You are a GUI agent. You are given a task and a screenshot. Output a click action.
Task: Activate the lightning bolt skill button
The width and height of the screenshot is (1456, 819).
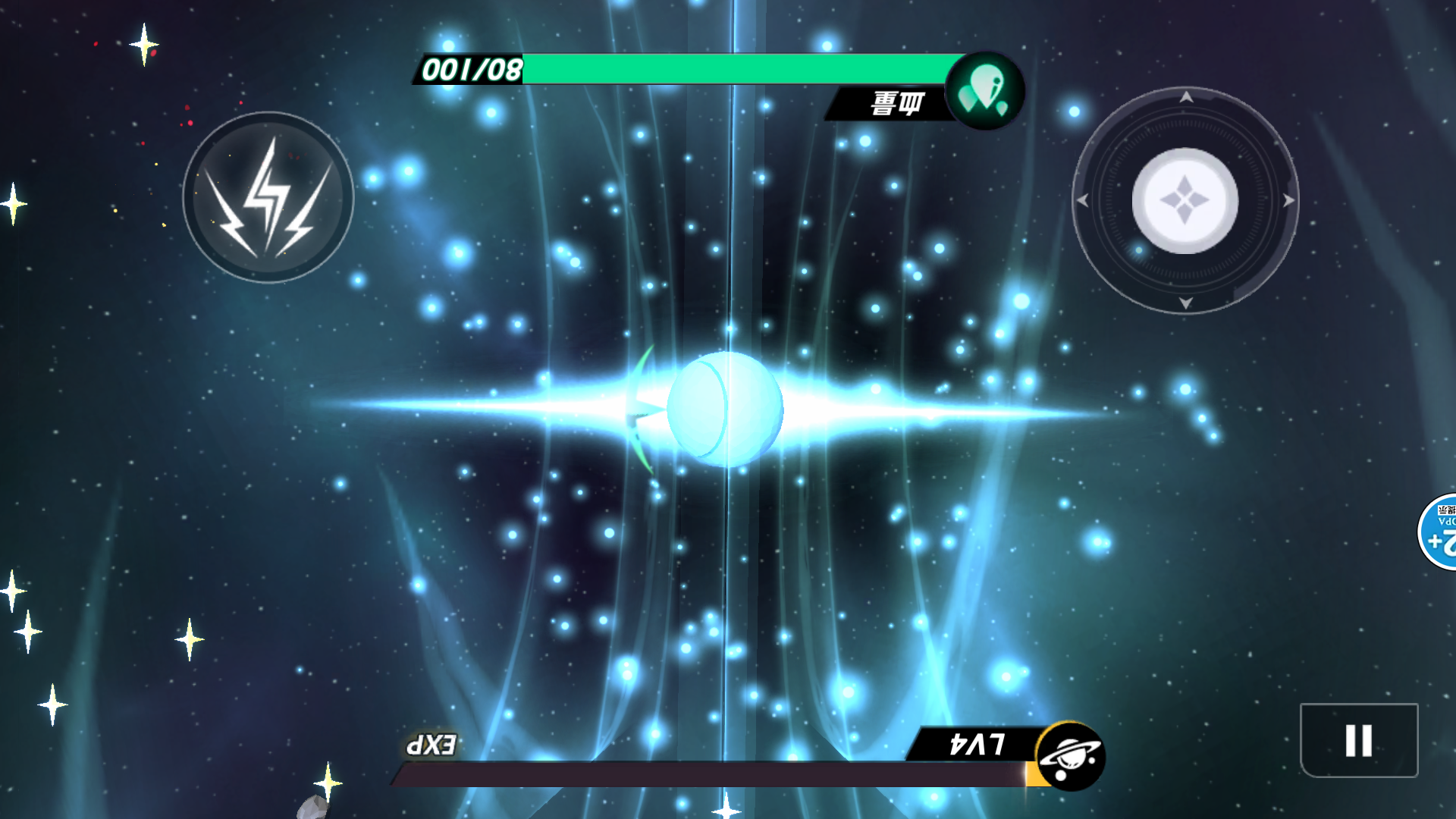tap(268, 199)
